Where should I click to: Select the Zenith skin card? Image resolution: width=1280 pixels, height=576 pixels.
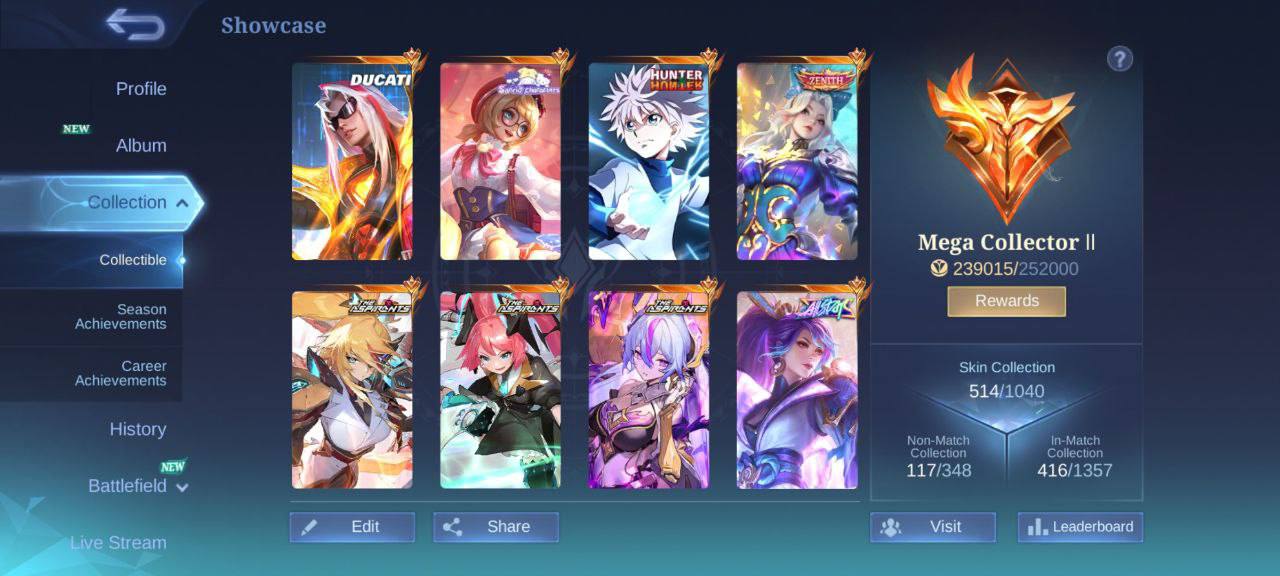click(x=797, y=161)
